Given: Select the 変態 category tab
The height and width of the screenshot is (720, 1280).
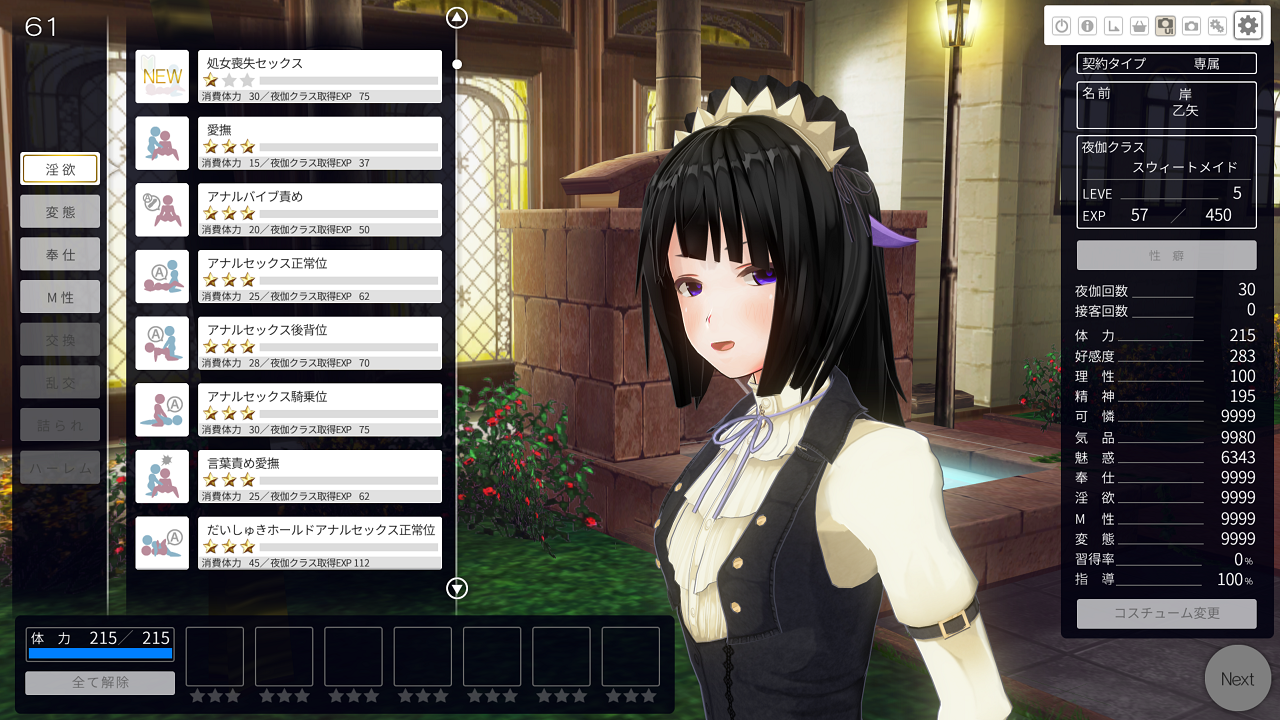Looking at the screenshot, I should coord(60,212).
